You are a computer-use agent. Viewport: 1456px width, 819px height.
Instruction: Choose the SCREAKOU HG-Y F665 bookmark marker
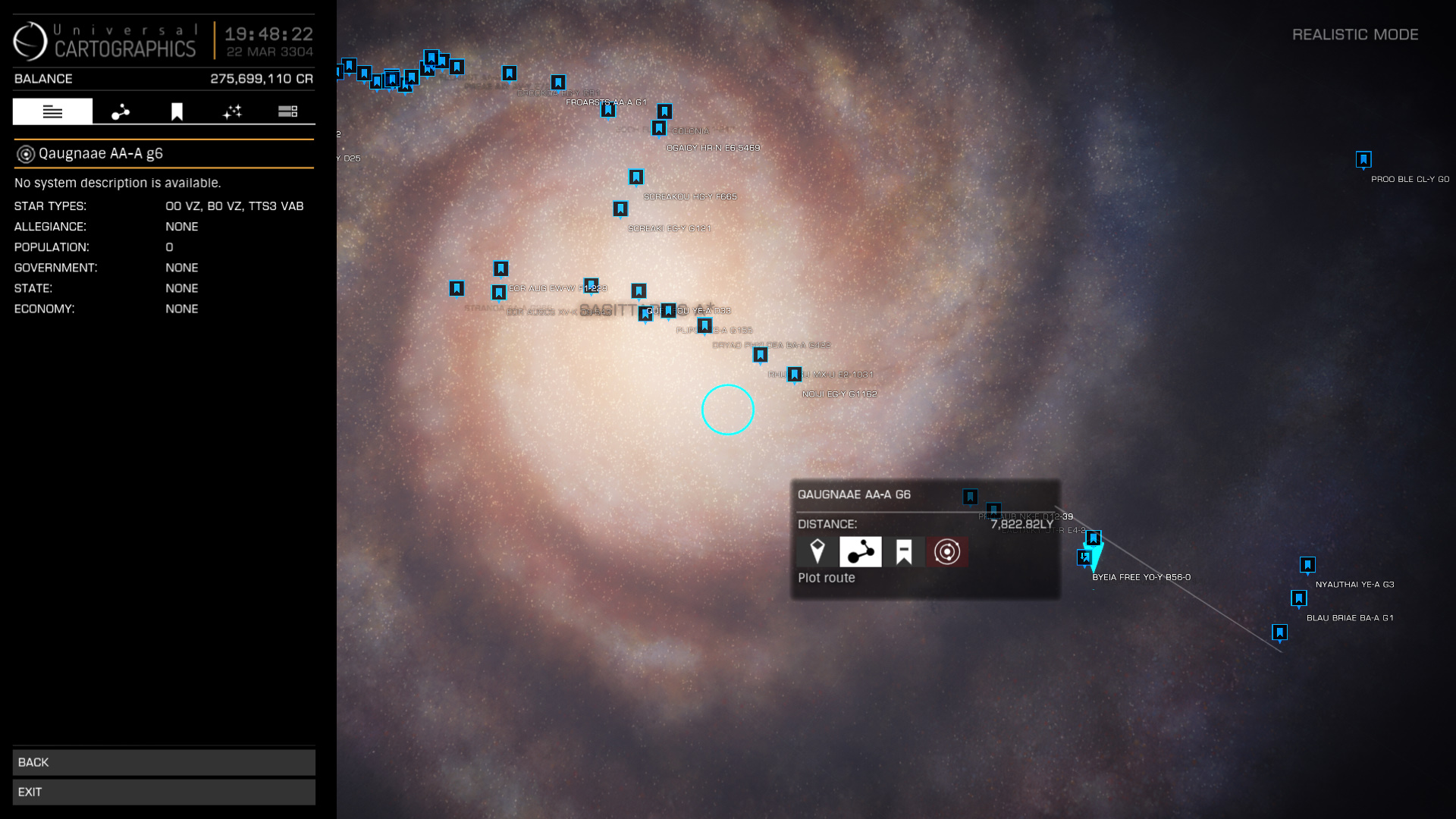tap(636, 177)
